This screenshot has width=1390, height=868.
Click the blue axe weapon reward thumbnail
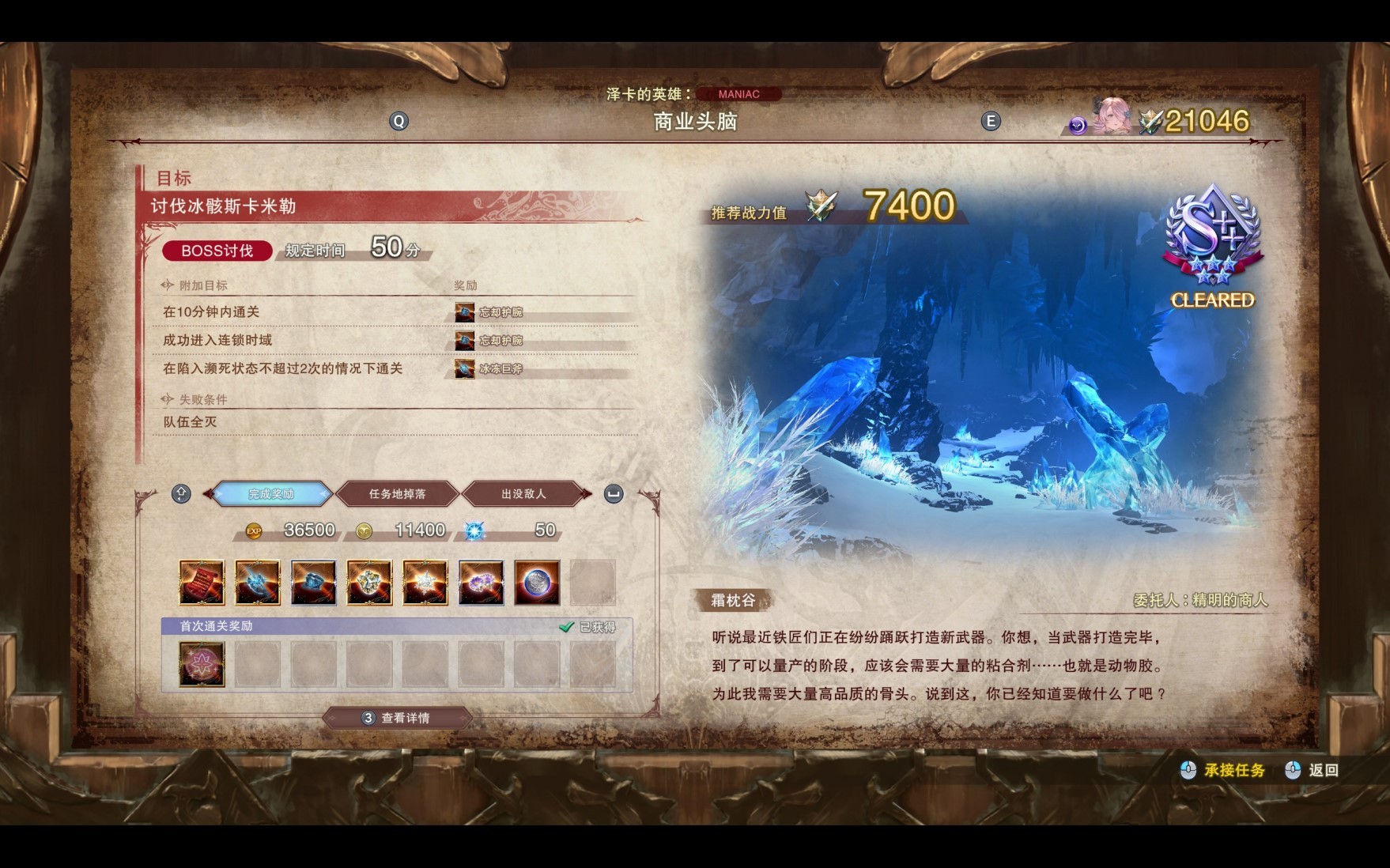(257, 583)
